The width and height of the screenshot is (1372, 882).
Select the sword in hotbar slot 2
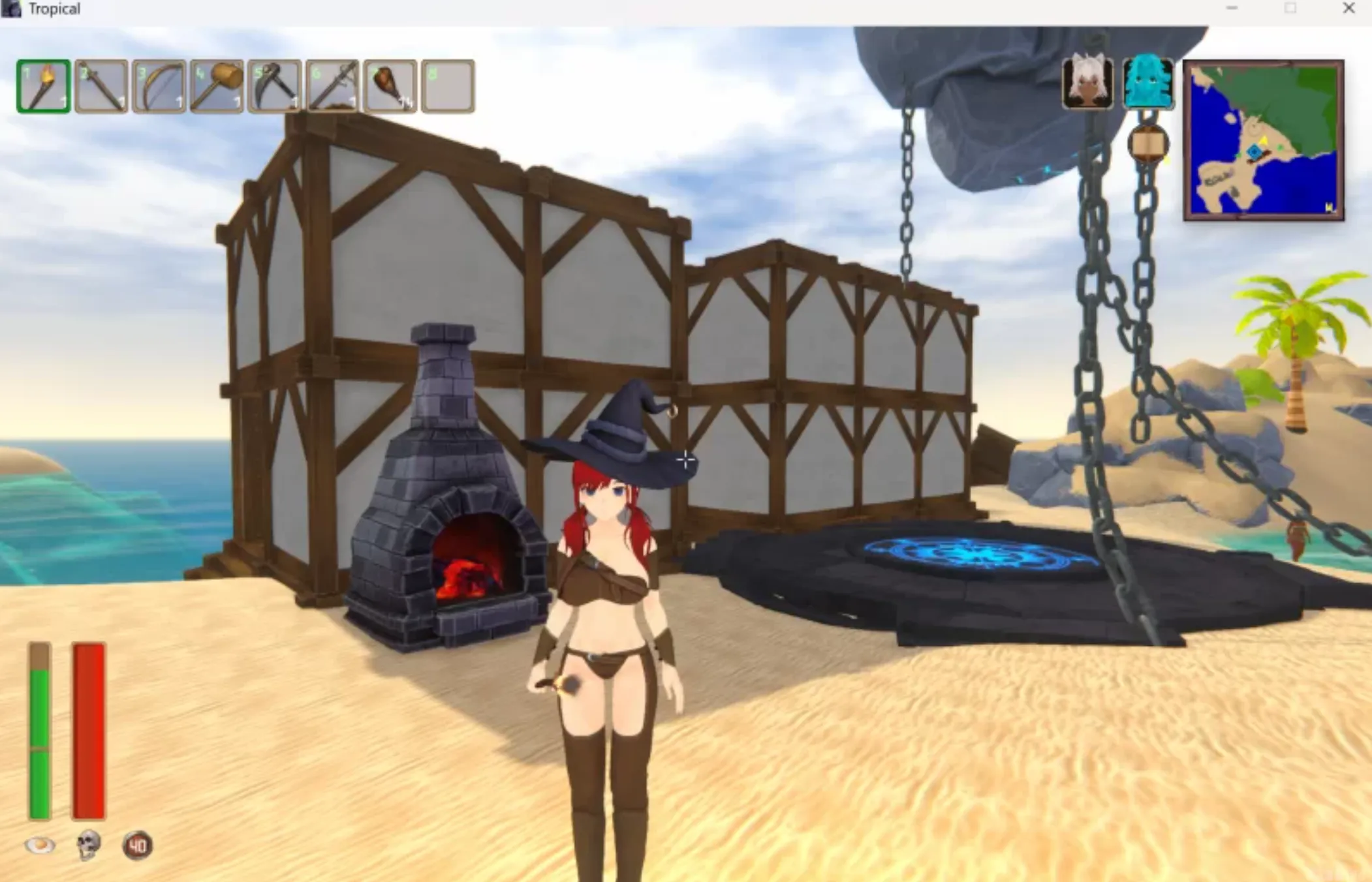tap(99, 87)
